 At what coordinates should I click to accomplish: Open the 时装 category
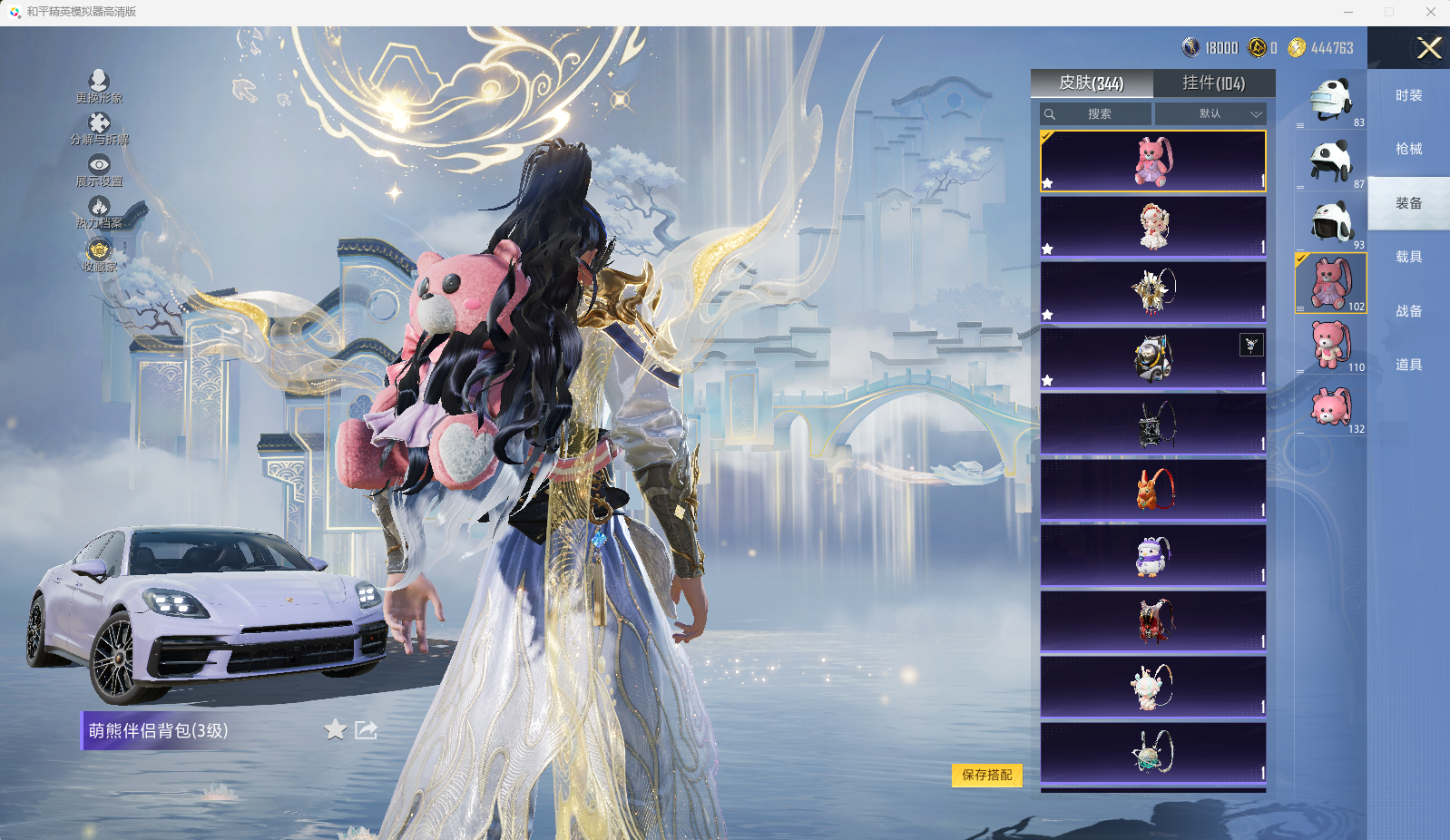click(x=1408, y=96)
